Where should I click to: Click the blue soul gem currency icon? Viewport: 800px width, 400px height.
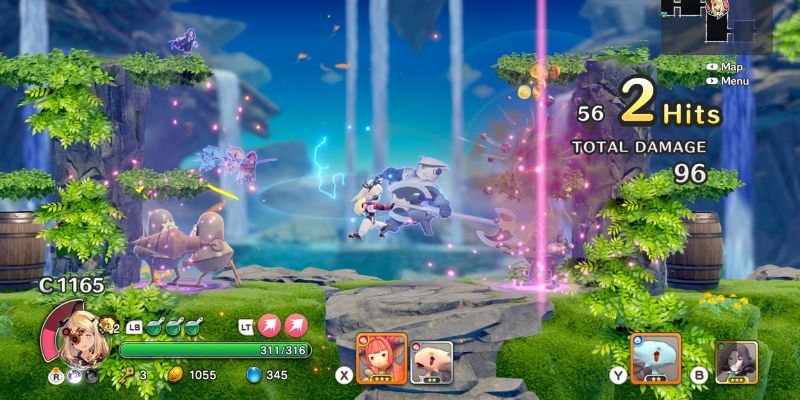pos(252,375)
